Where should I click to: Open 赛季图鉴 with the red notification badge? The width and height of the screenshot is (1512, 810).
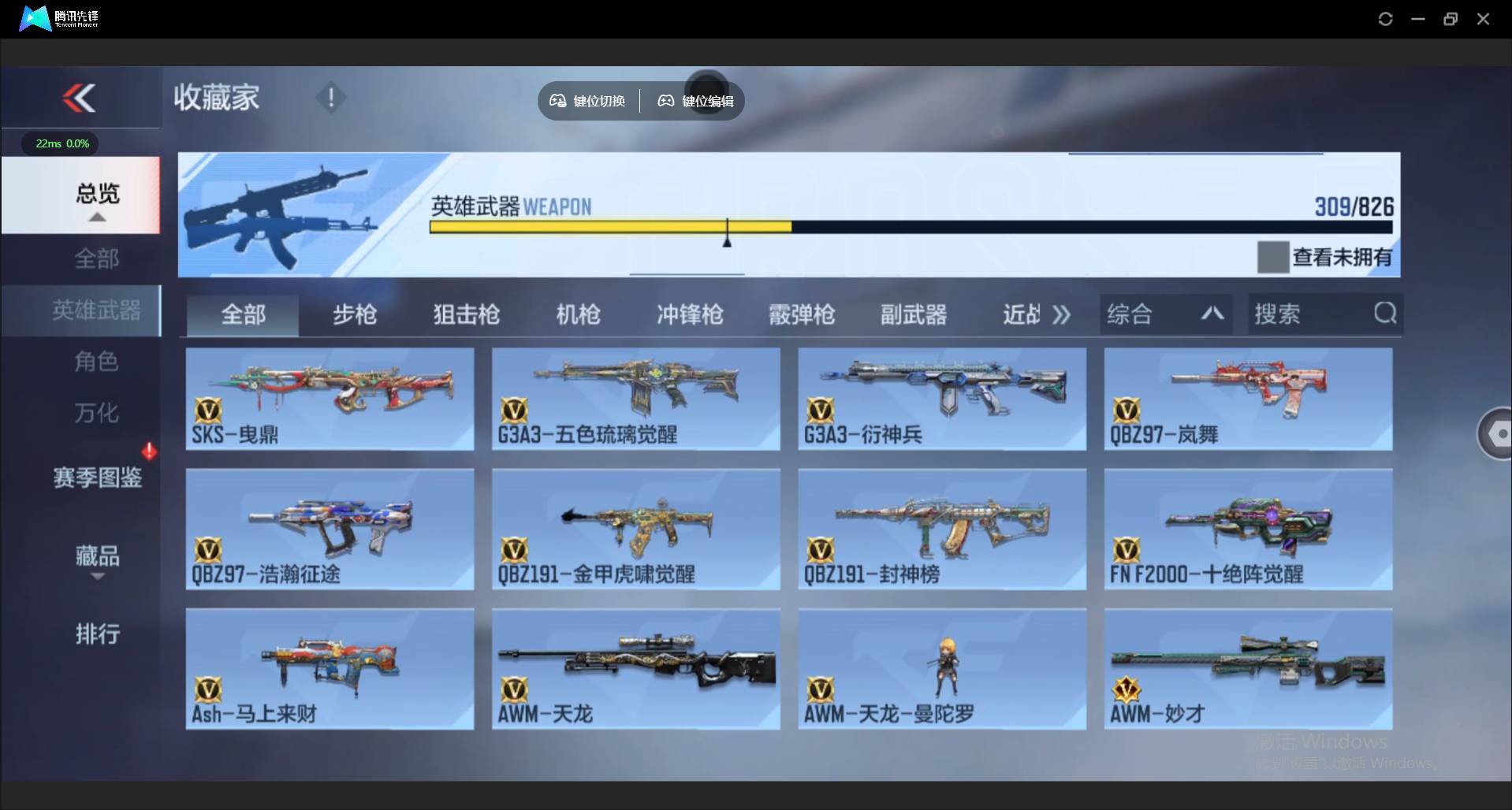(x=97, y=477)
